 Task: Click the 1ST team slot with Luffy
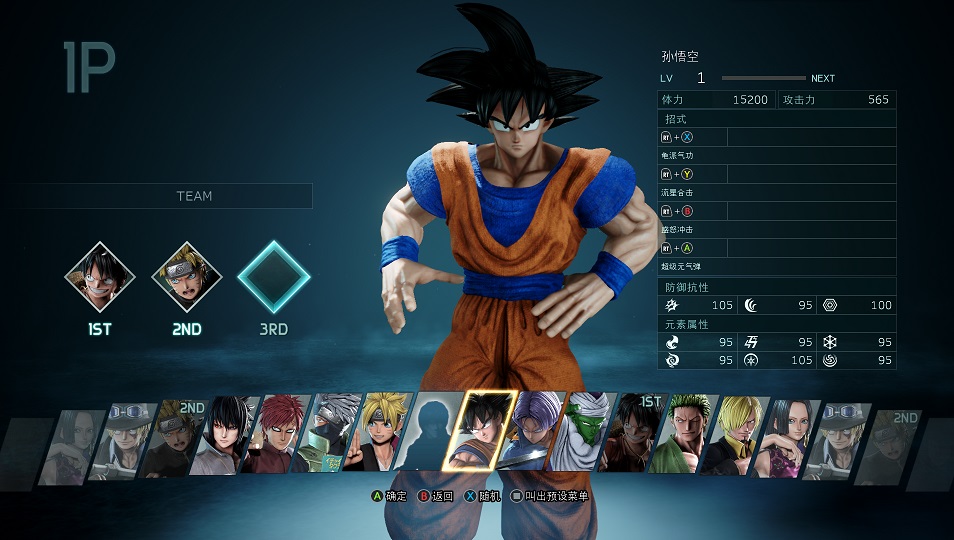click(100, 278)
